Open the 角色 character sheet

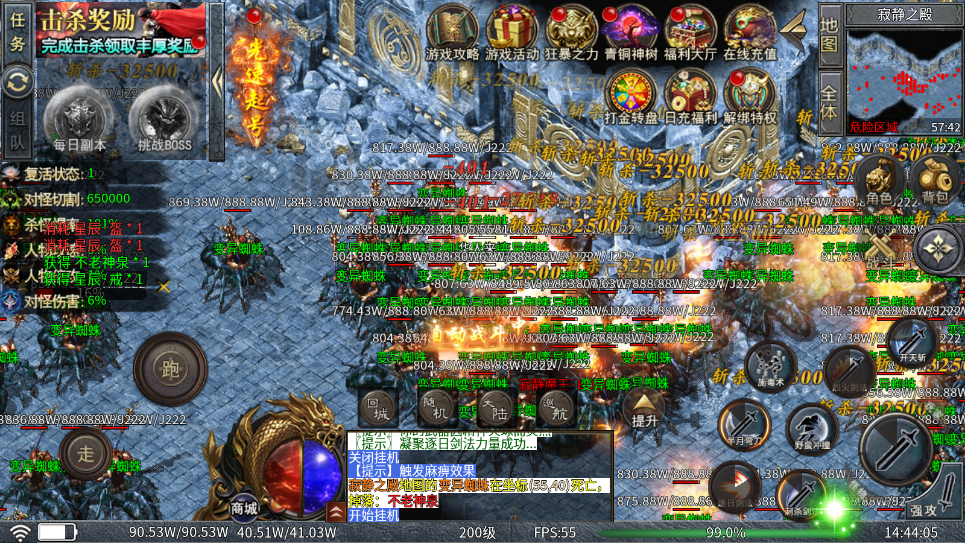[879, 178]
